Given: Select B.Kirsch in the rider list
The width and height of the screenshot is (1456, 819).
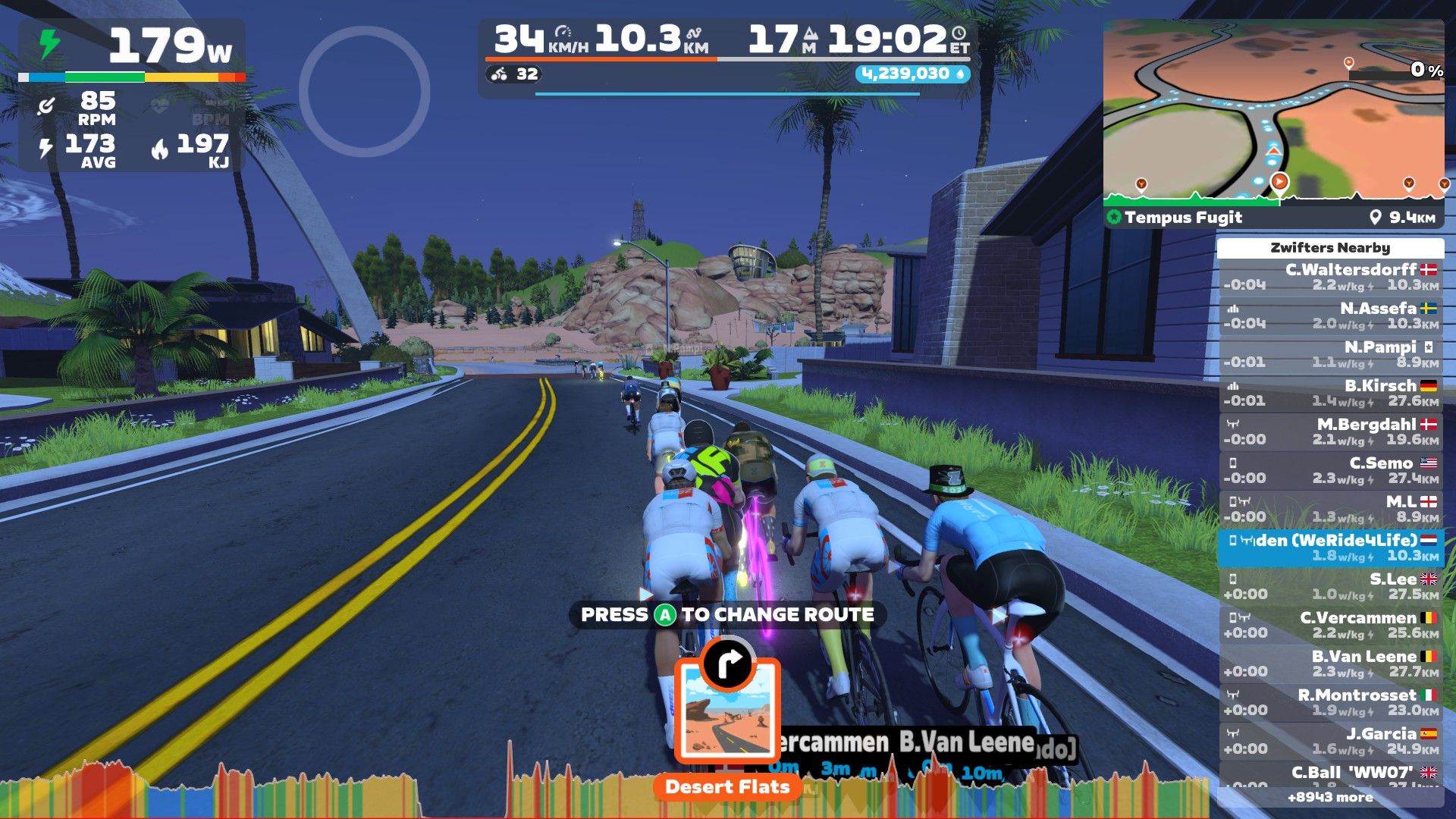Looking at the screenshot, I should 1330,393.
